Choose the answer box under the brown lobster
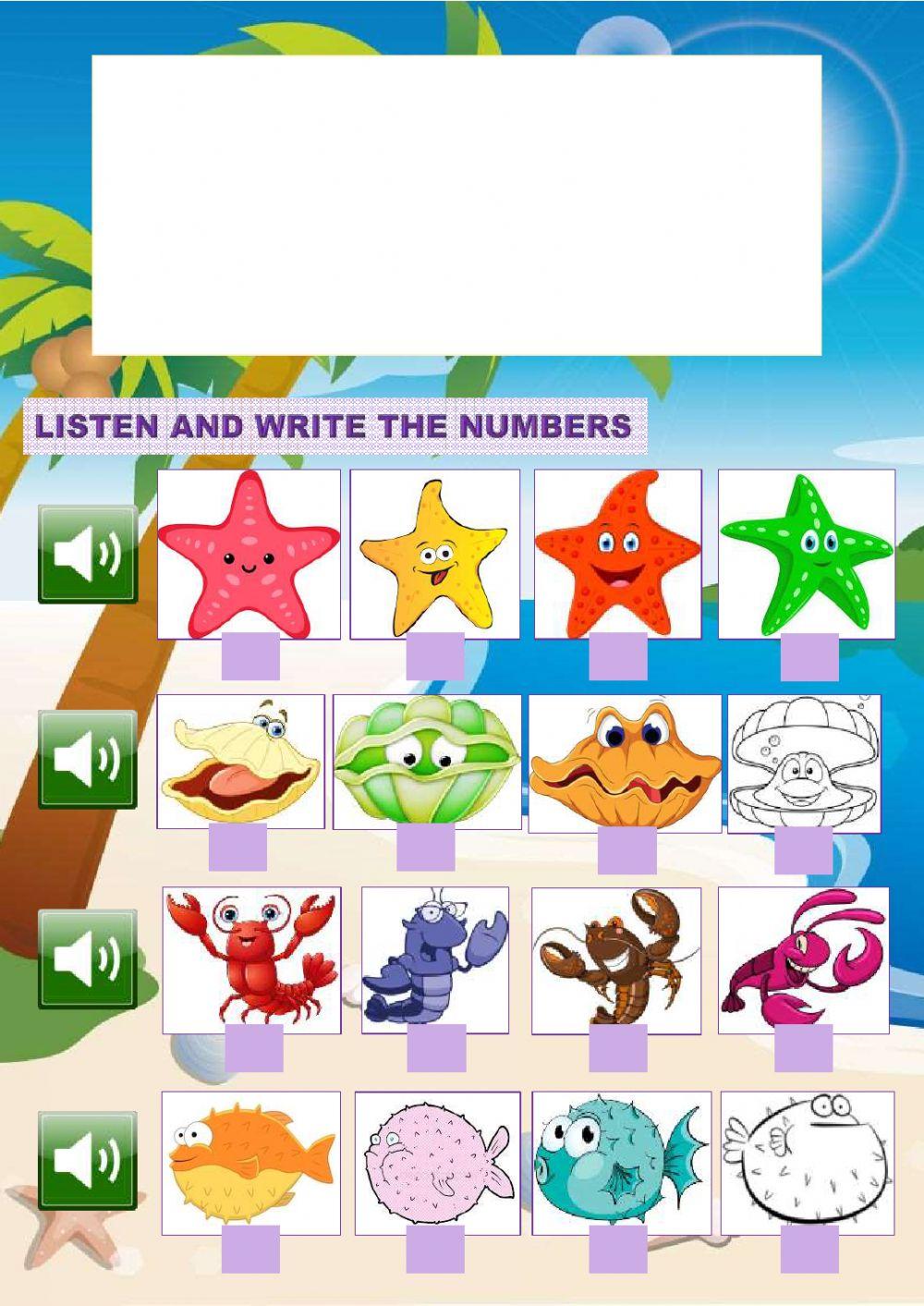The image size is (924, 1306). coord(618,1049)
